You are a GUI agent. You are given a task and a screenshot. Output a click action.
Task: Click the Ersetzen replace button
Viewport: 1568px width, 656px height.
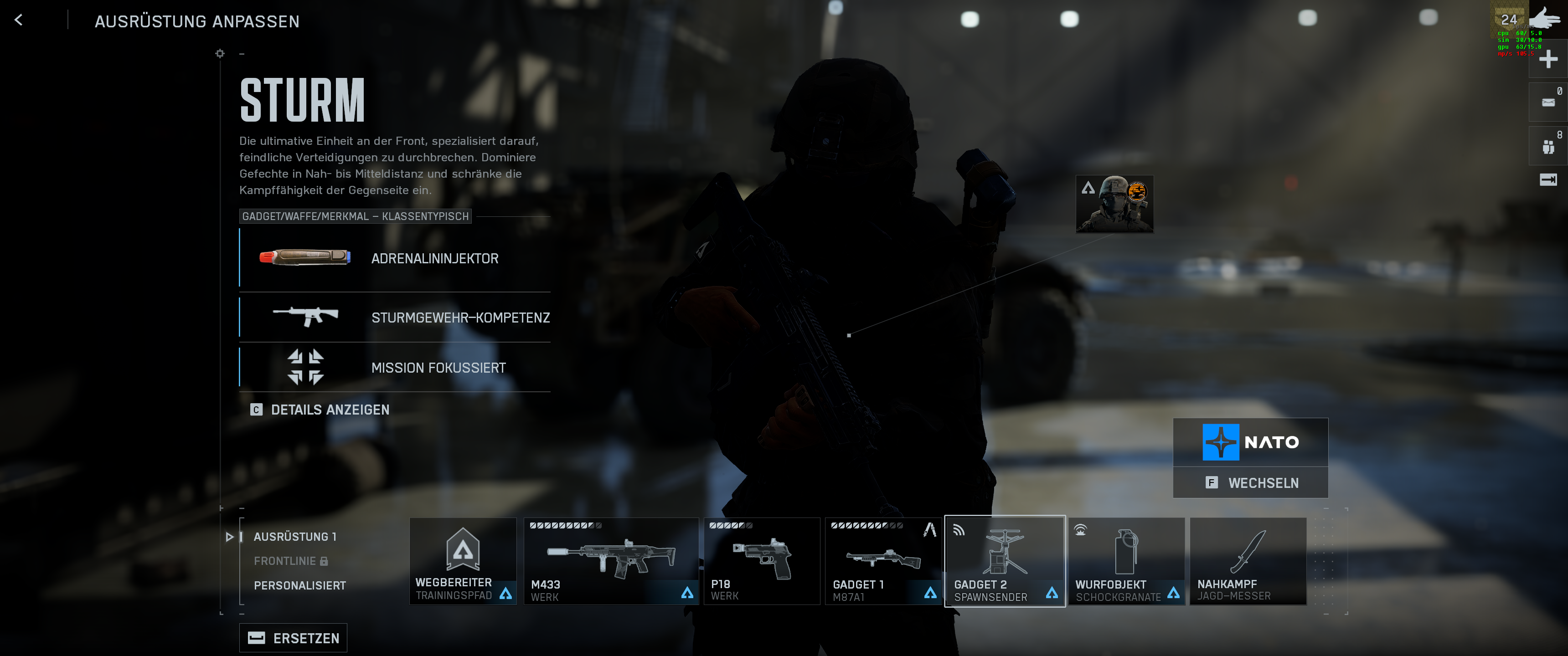coord(294,638)
